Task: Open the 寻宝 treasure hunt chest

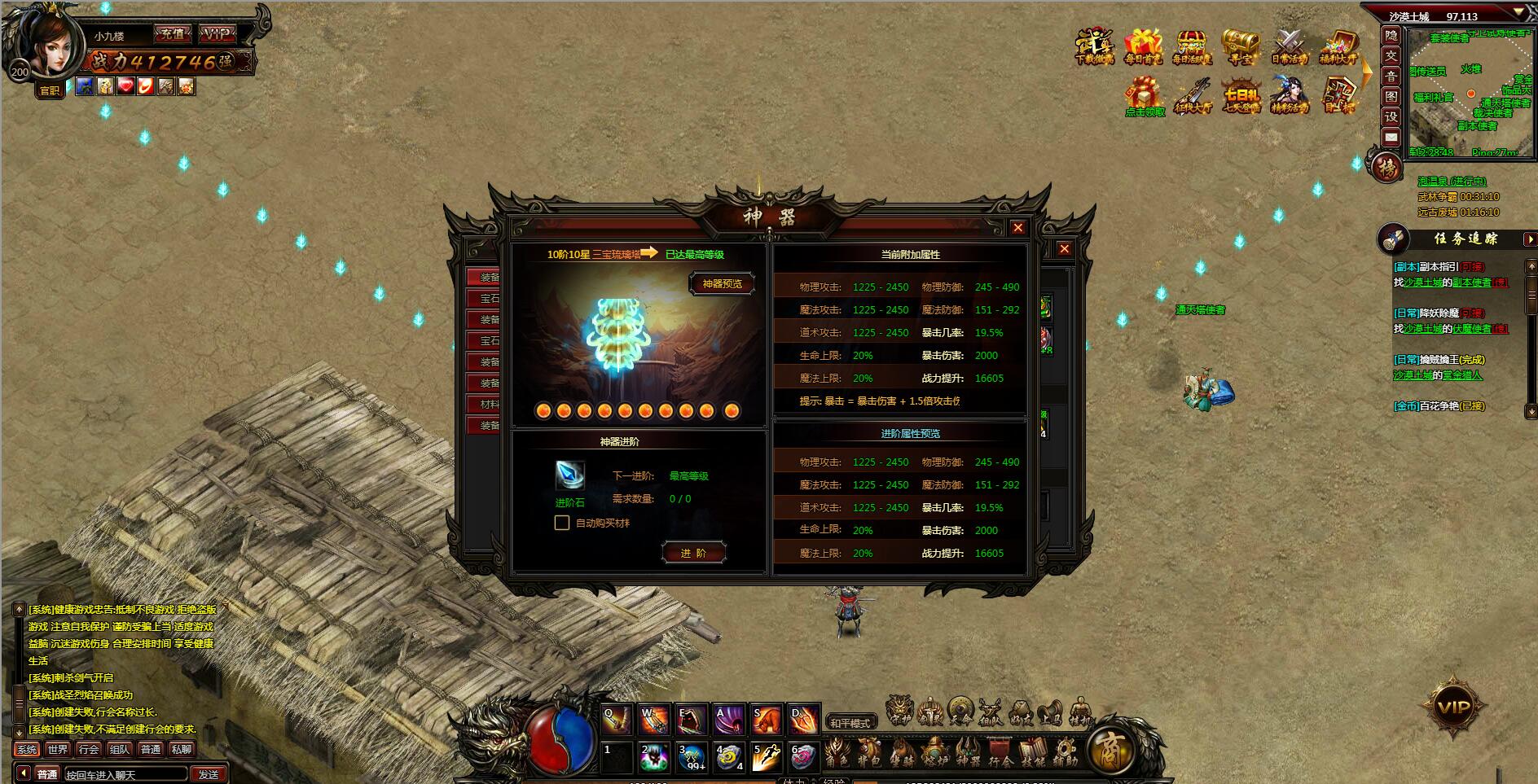Action: click(1241, 46)
